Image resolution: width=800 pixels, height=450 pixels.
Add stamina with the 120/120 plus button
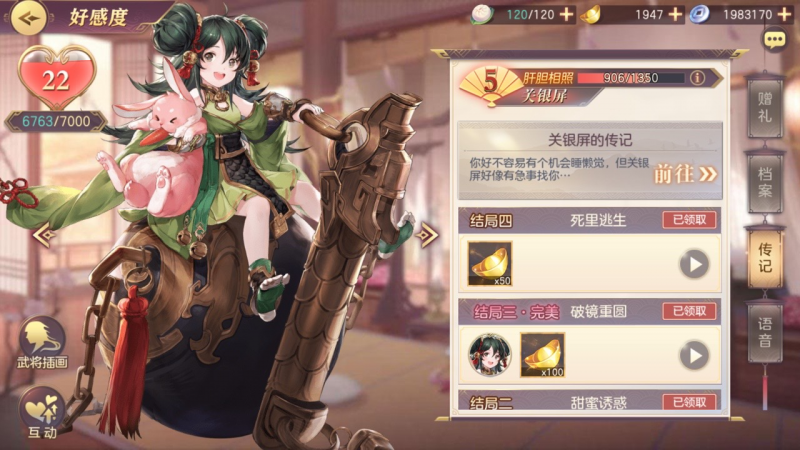(567, 14)
